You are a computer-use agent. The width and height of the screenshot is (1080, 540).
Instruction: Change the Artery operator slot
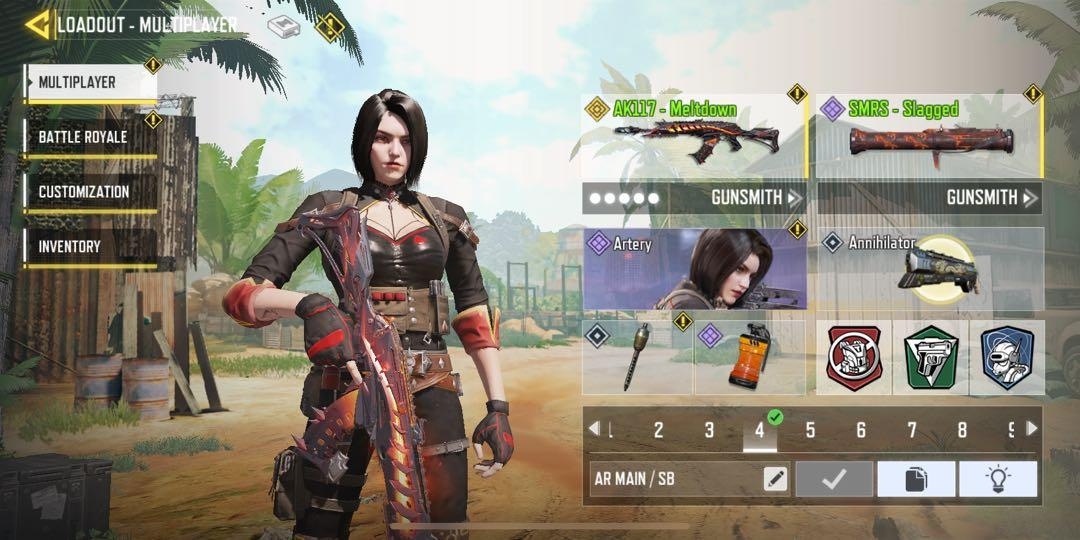pyautogui.click(x=694, y=269)
